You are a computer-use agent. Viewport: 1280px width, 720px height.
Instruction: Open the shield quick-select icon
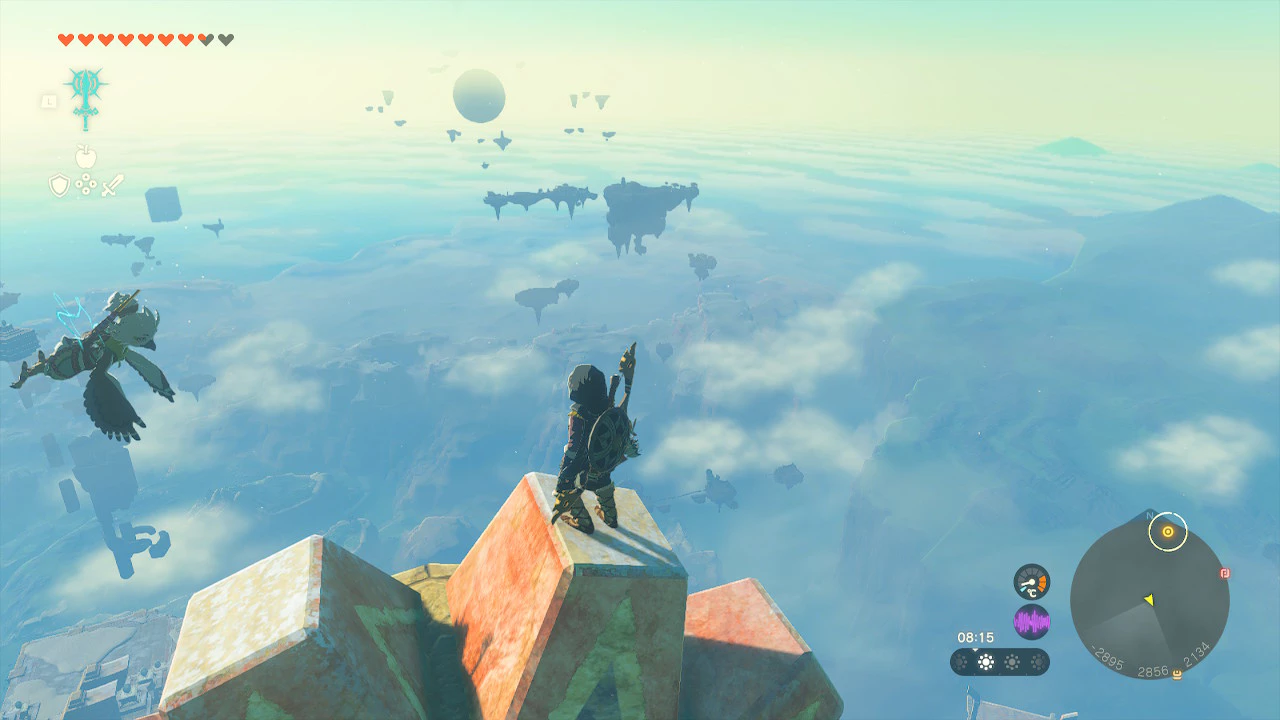point(60,185)
